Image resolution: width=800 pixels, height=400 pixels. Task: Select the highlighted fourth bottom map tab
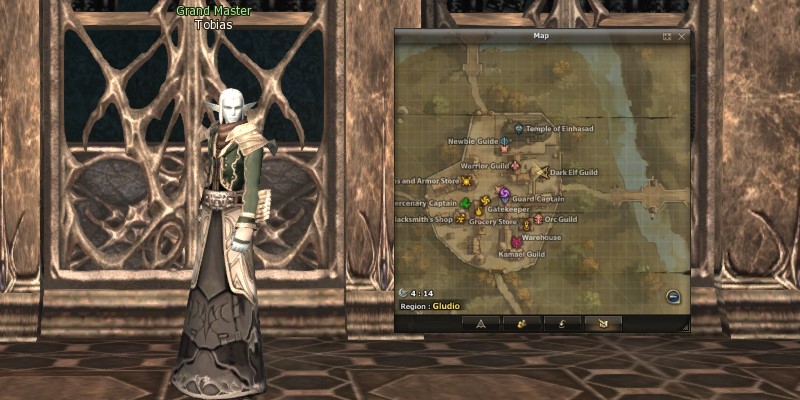click(601, 323)
